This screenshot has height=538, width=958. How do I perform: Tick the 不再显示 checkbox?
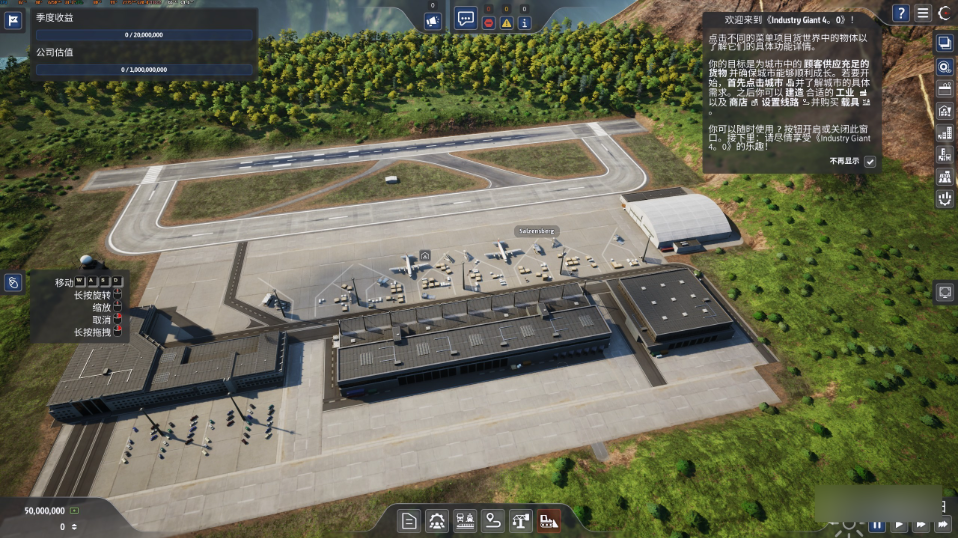(x=870, y=161)
